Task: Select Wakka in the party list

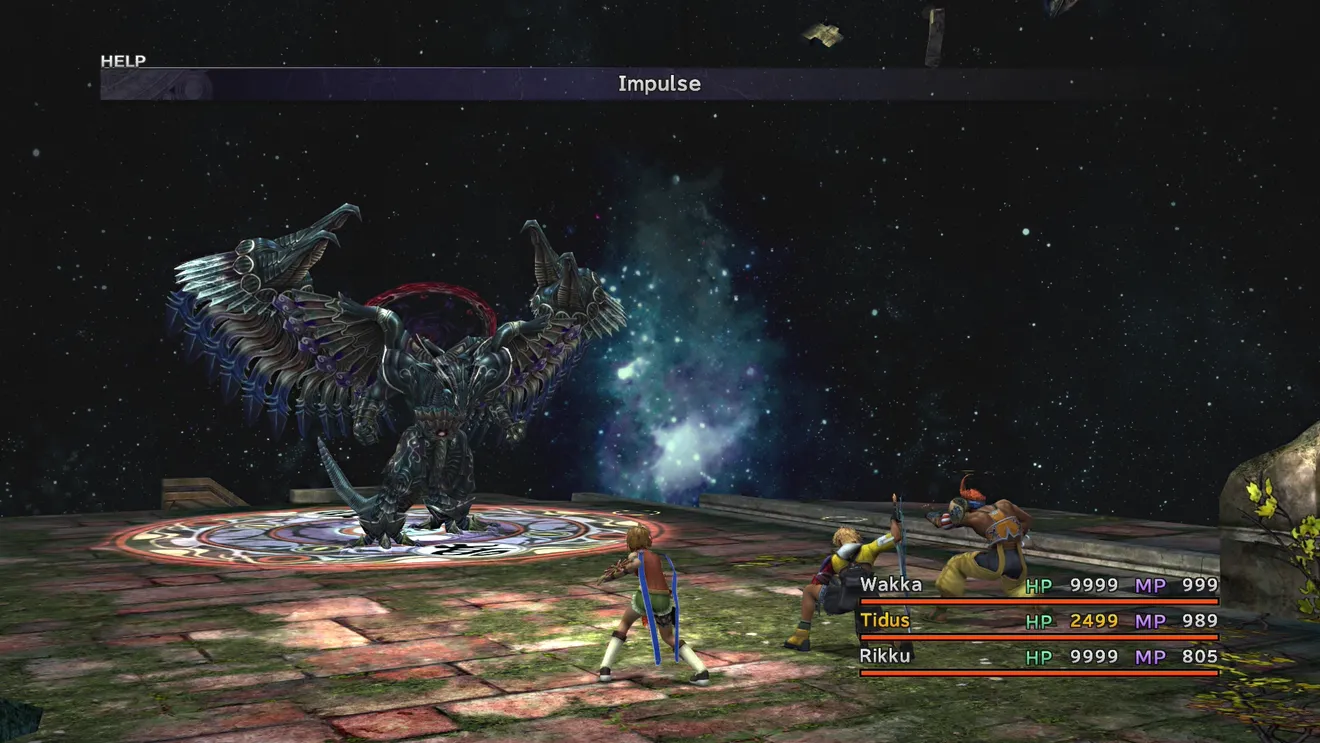Action: pos(891,585)
